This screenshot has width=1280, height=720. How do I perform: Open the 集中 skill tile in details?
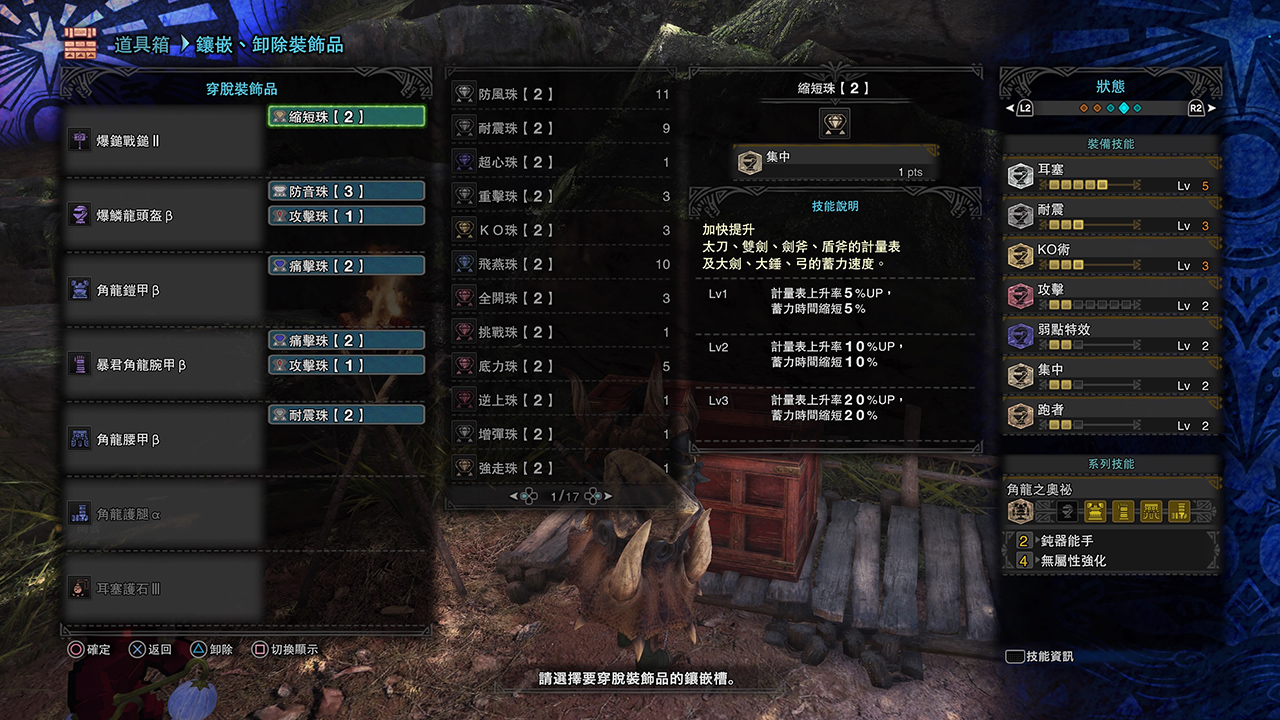coord(835,163)
